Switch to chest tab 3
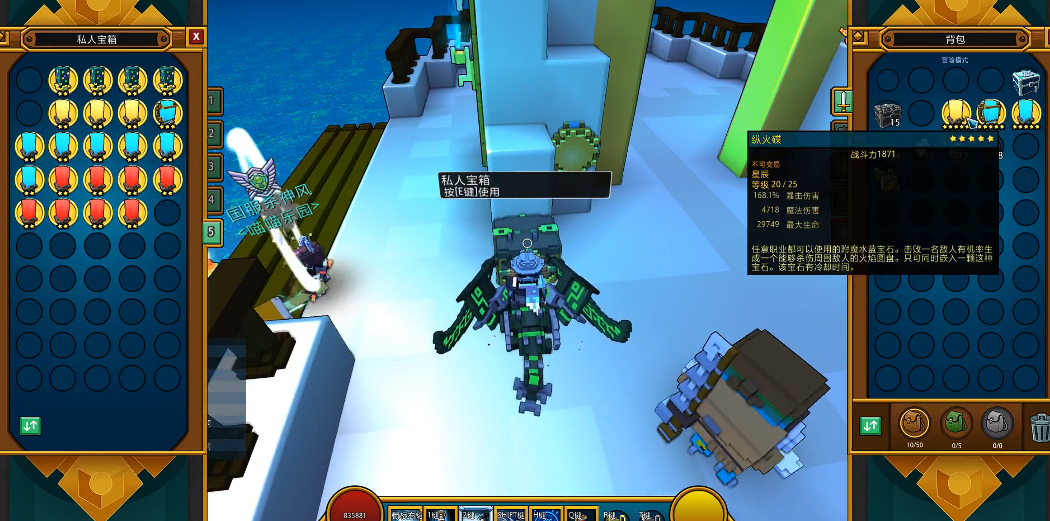The width and height of the screenshot is (1050, 521). 213,167
